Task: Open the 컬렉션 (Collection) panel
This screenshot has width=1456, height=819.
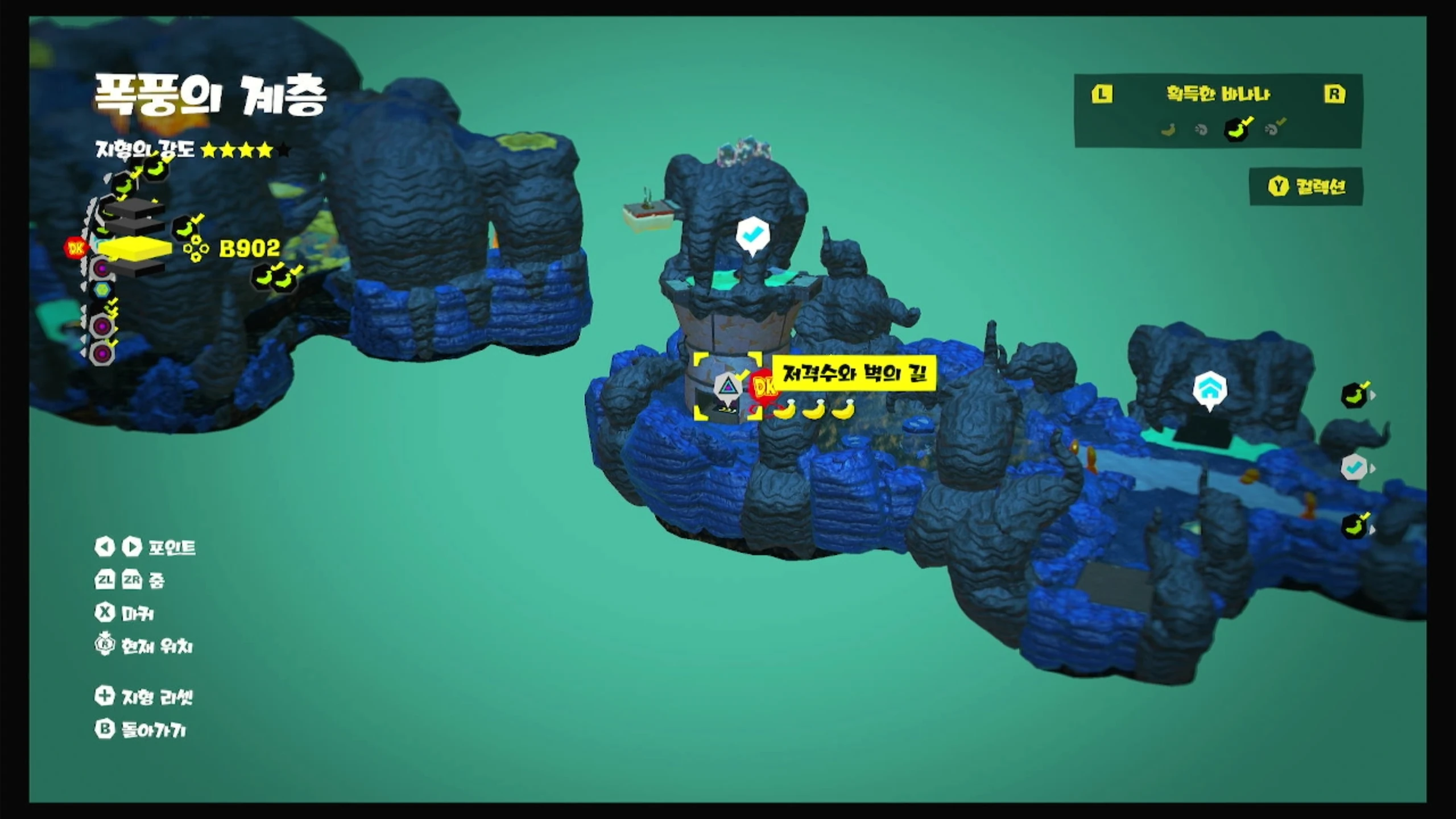Action: tap(1306, 187)
